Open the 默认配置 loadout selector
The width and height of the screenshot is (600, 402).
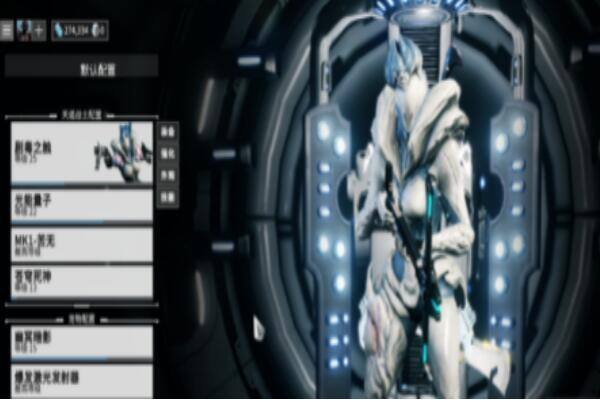pos(81,68)
